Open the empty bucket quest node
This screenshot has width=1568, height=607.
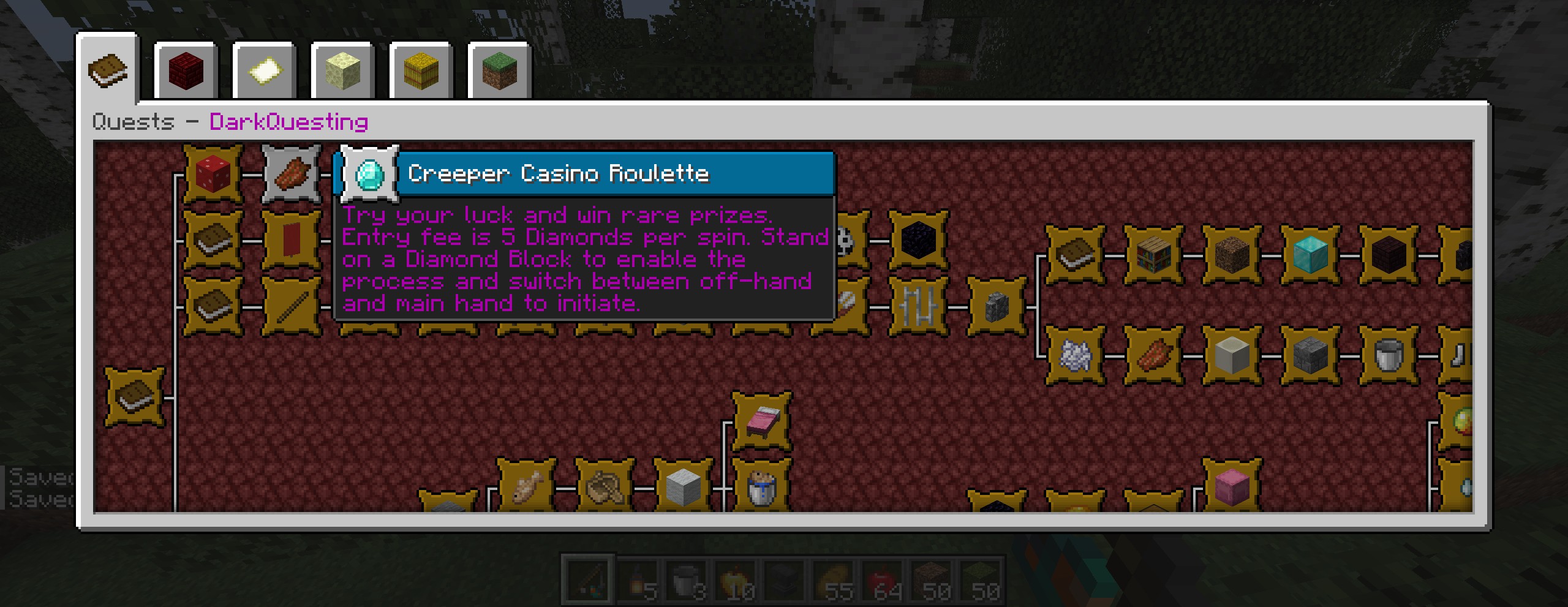[1388, 355]
